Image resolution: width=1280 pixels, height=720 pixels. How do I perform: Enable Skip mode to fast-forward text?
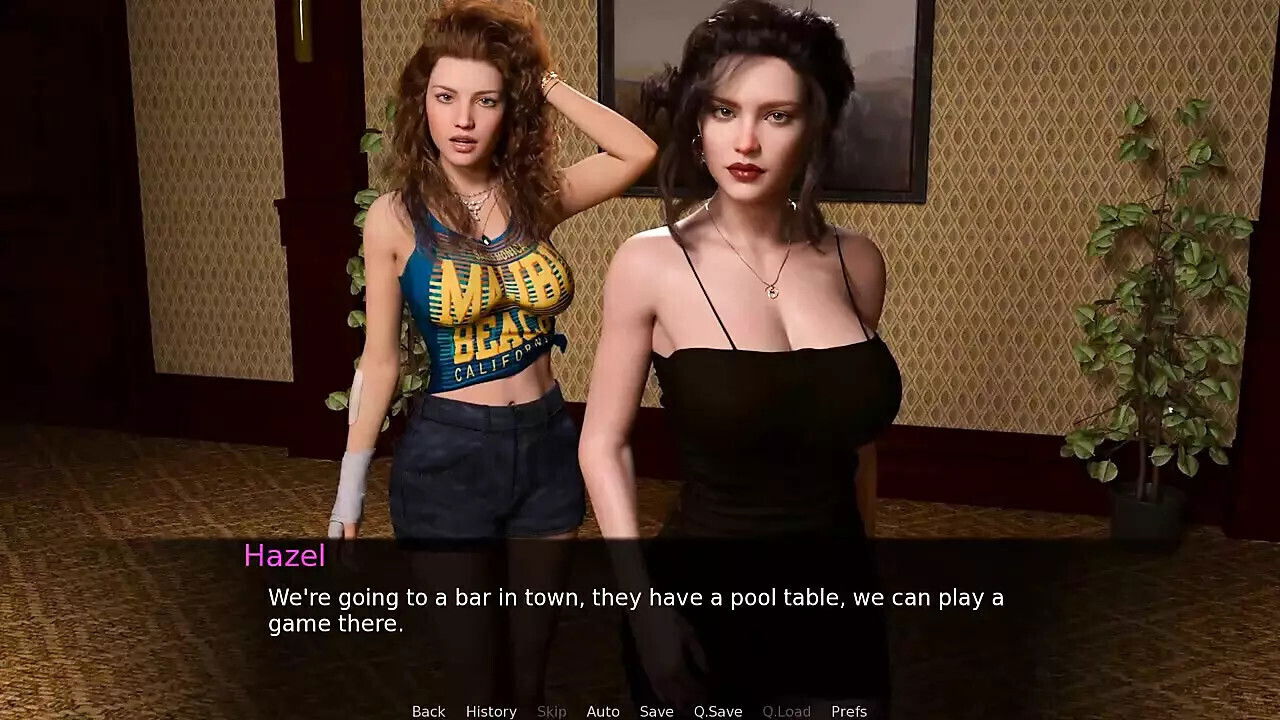point(552,711)
